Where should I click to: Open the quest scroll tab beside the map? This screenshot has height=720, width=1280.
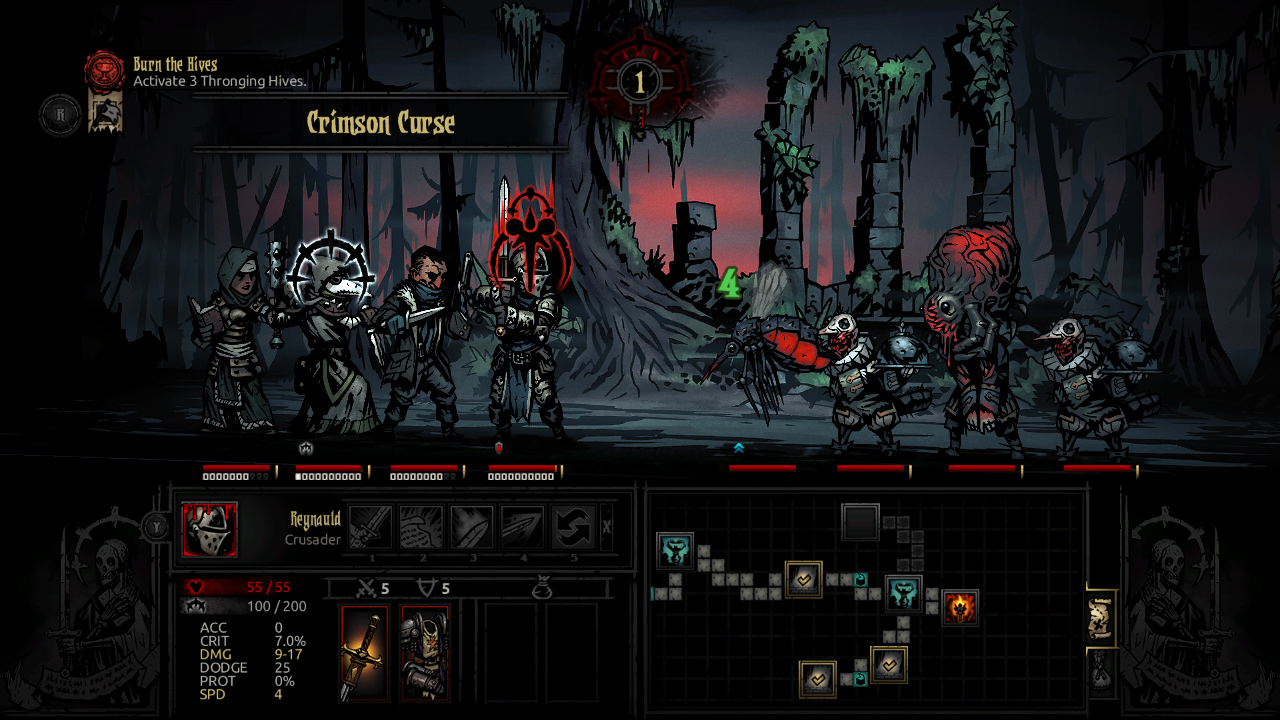1102,615
